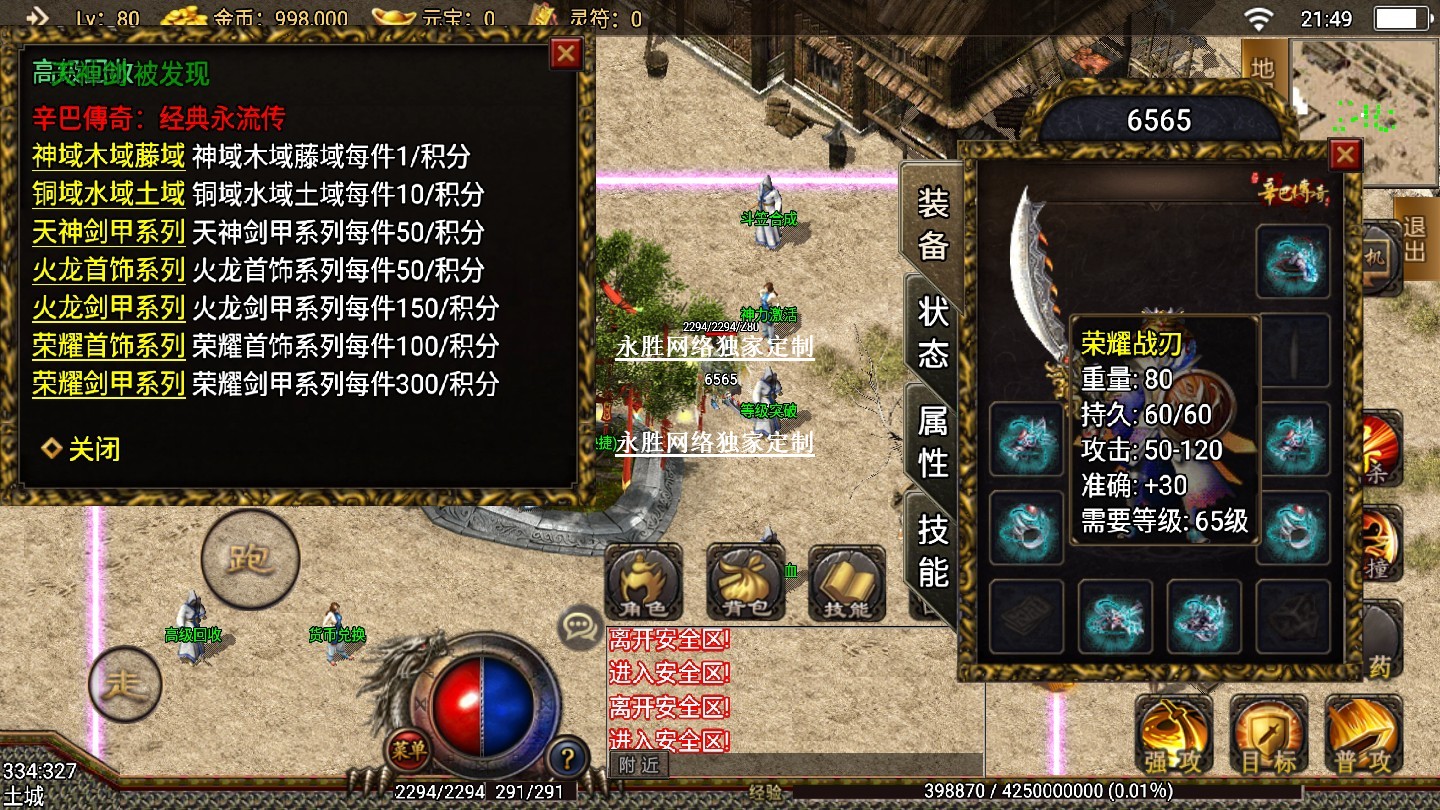Image resolution: width=1440 pixels, height=810 pixels.
Task: Choose 火龙剑甲系列 recycle entry
Action: tap(108, 307)
